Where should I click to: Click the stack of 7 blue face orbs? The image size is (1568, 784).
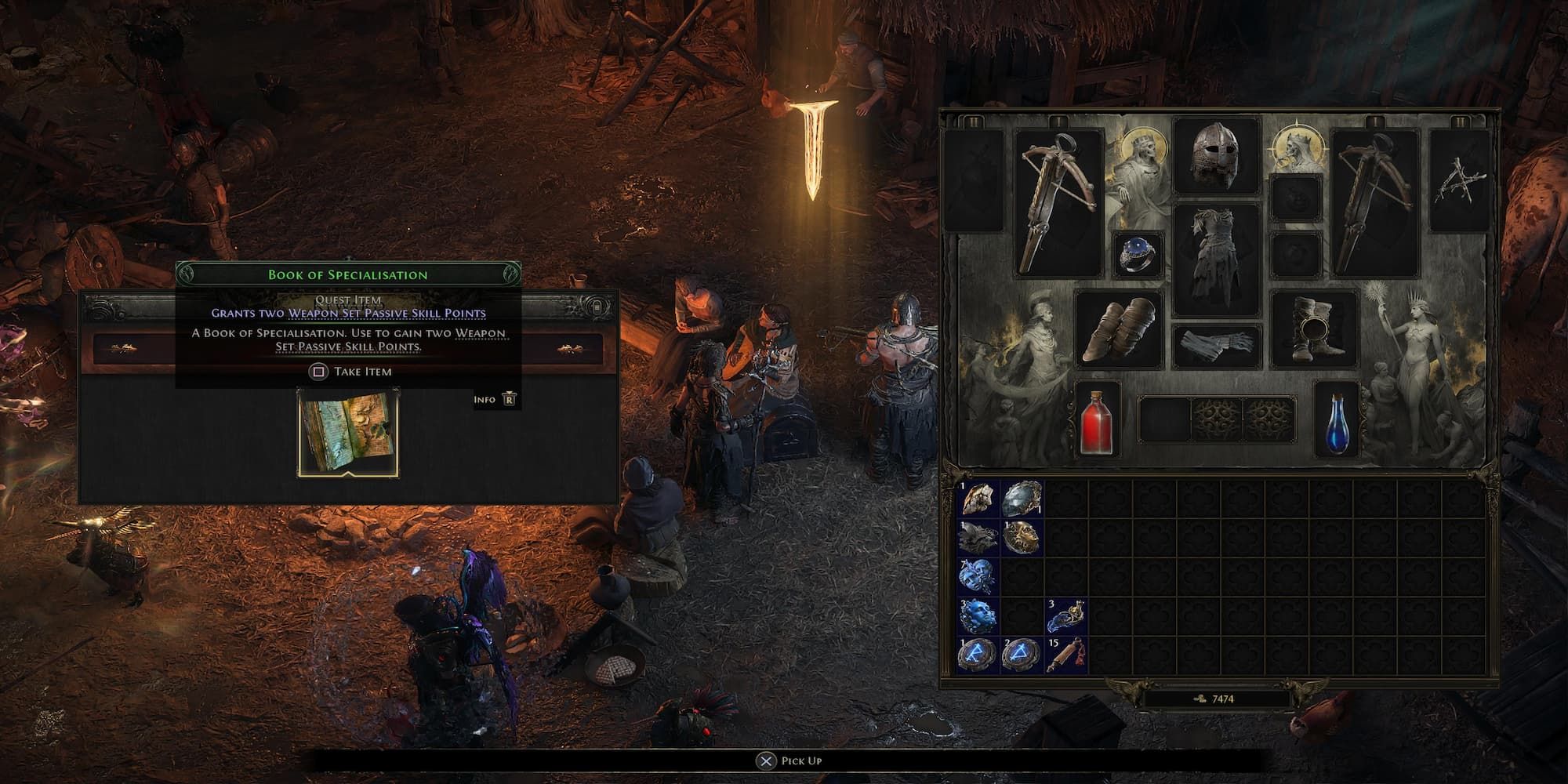point(976,576)
